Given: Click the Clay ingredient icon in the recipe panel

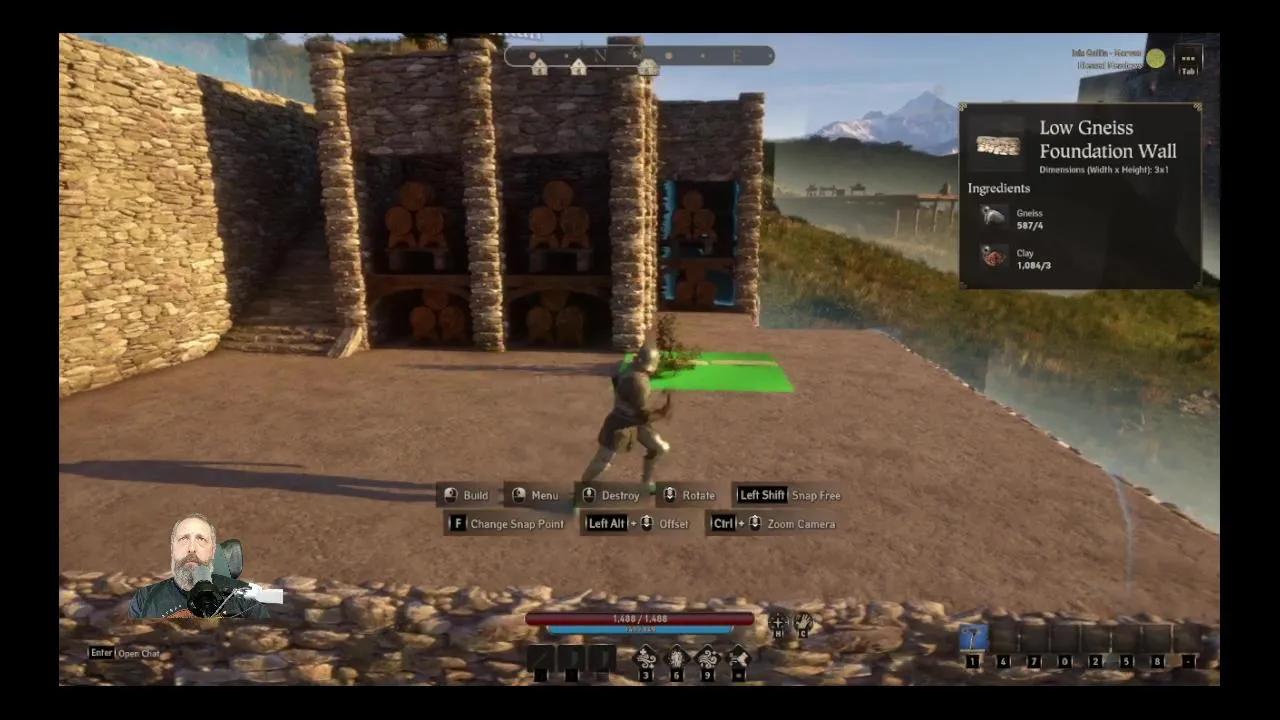Looking at the screenshot, I should tap(992, 258).
